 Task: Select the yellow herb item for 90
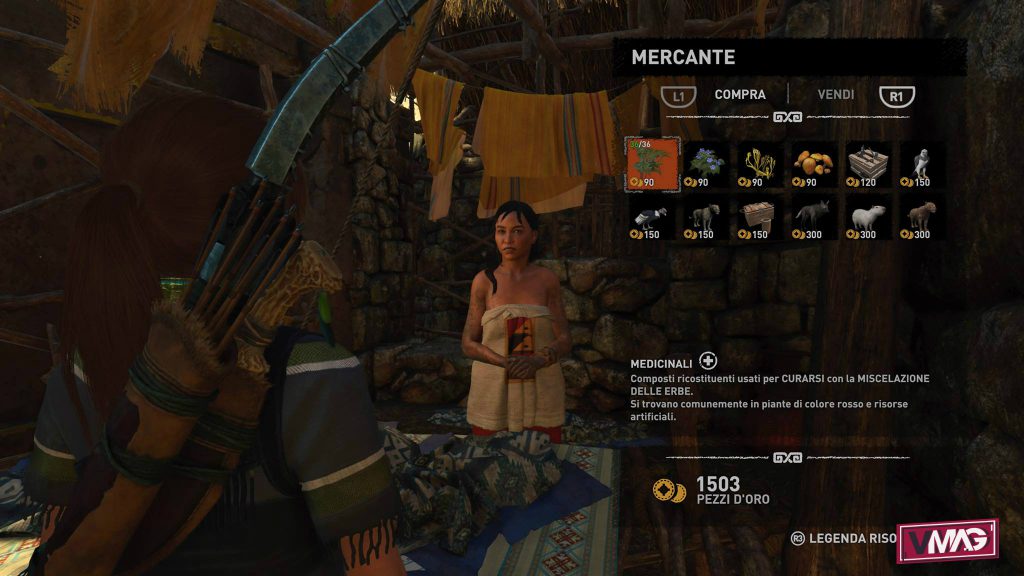tap(760, 163)
